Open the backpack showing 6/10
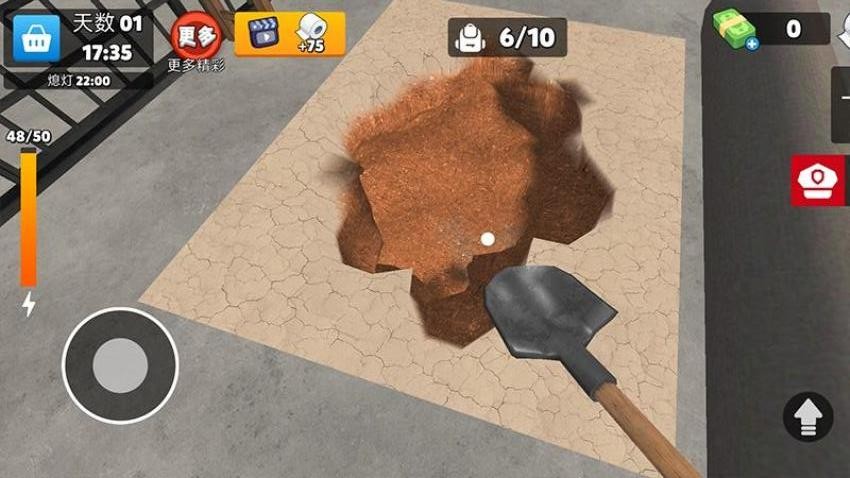Viewport: 850px width, 478px height. [507, 38]
